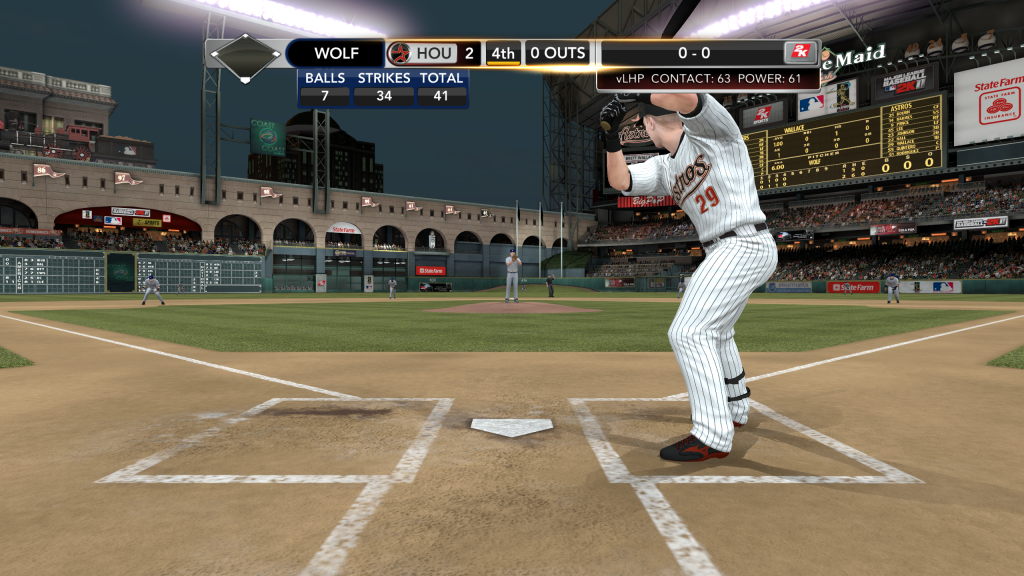
Task: Select the Astros team logo on the scorebar
Action: [400, 54]
